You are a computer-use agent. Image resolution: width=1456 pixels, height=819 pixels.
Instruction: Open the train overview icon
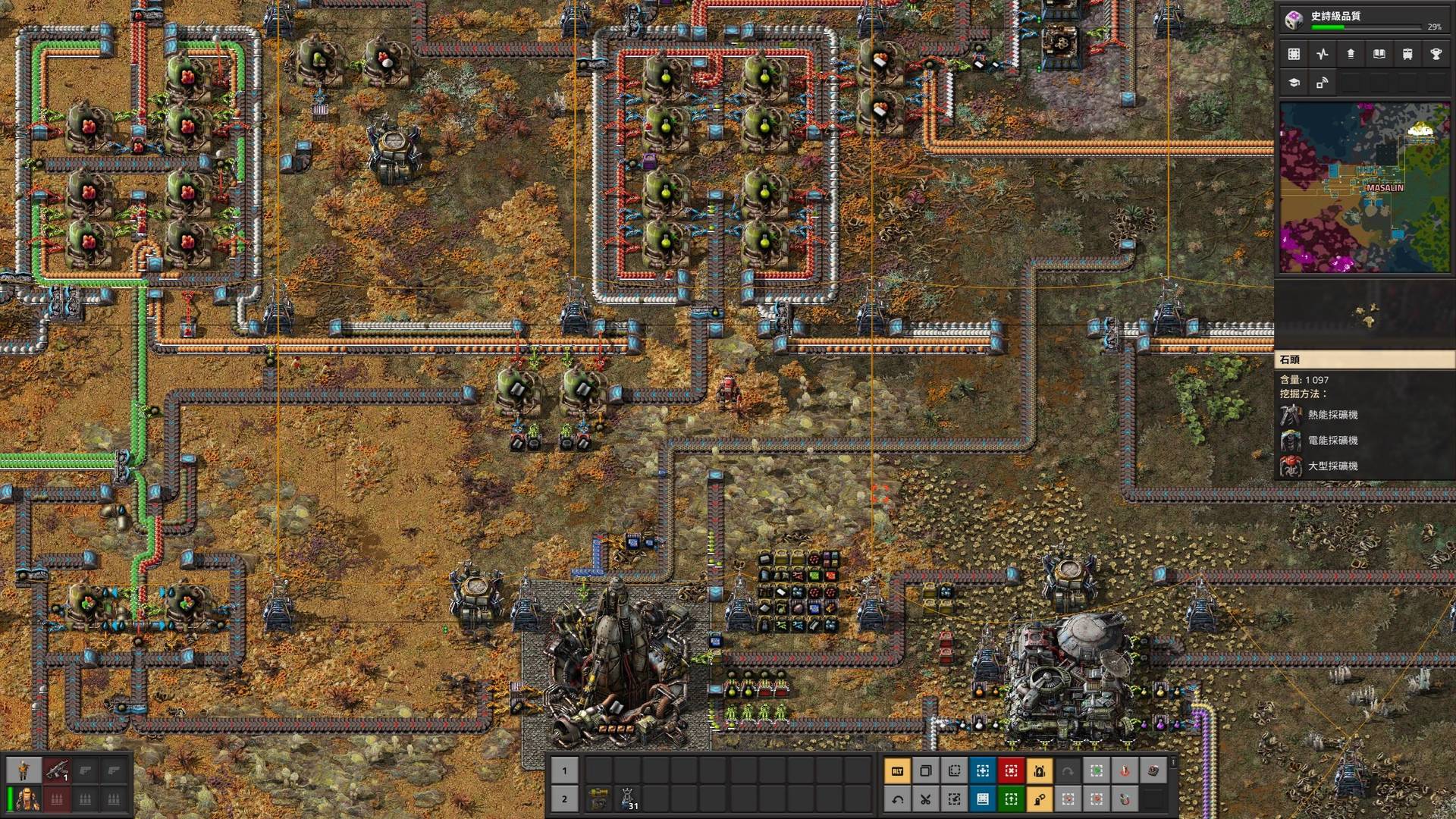point(1407,54)
